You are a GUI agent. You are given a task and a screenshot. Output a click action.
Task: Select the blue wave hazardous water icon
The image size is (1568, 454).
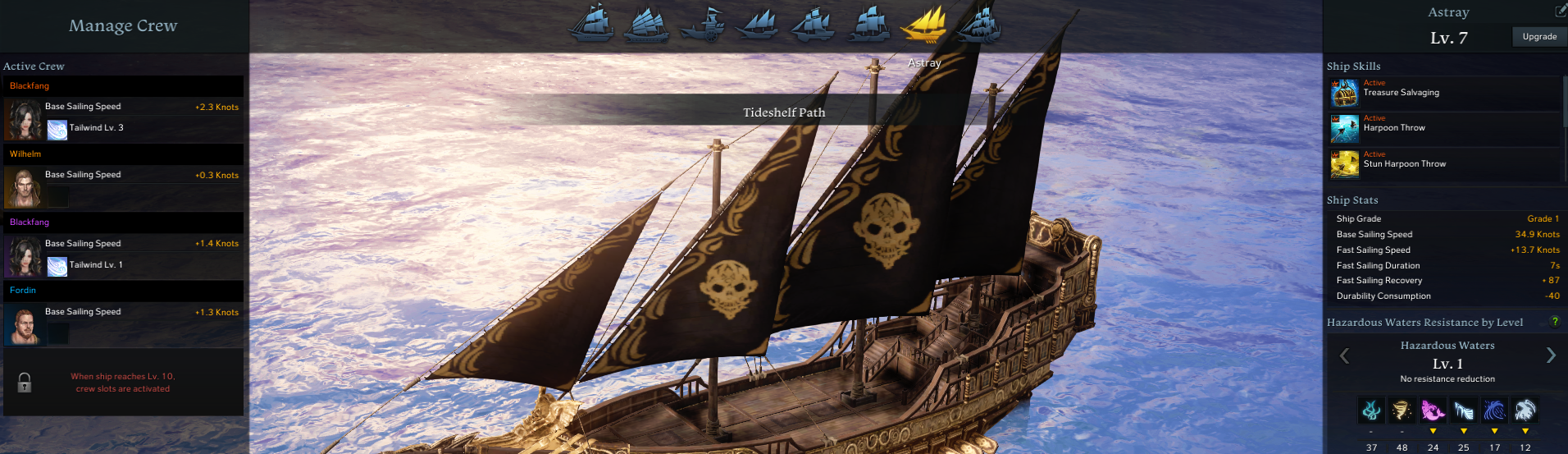tap(1494, 410)
